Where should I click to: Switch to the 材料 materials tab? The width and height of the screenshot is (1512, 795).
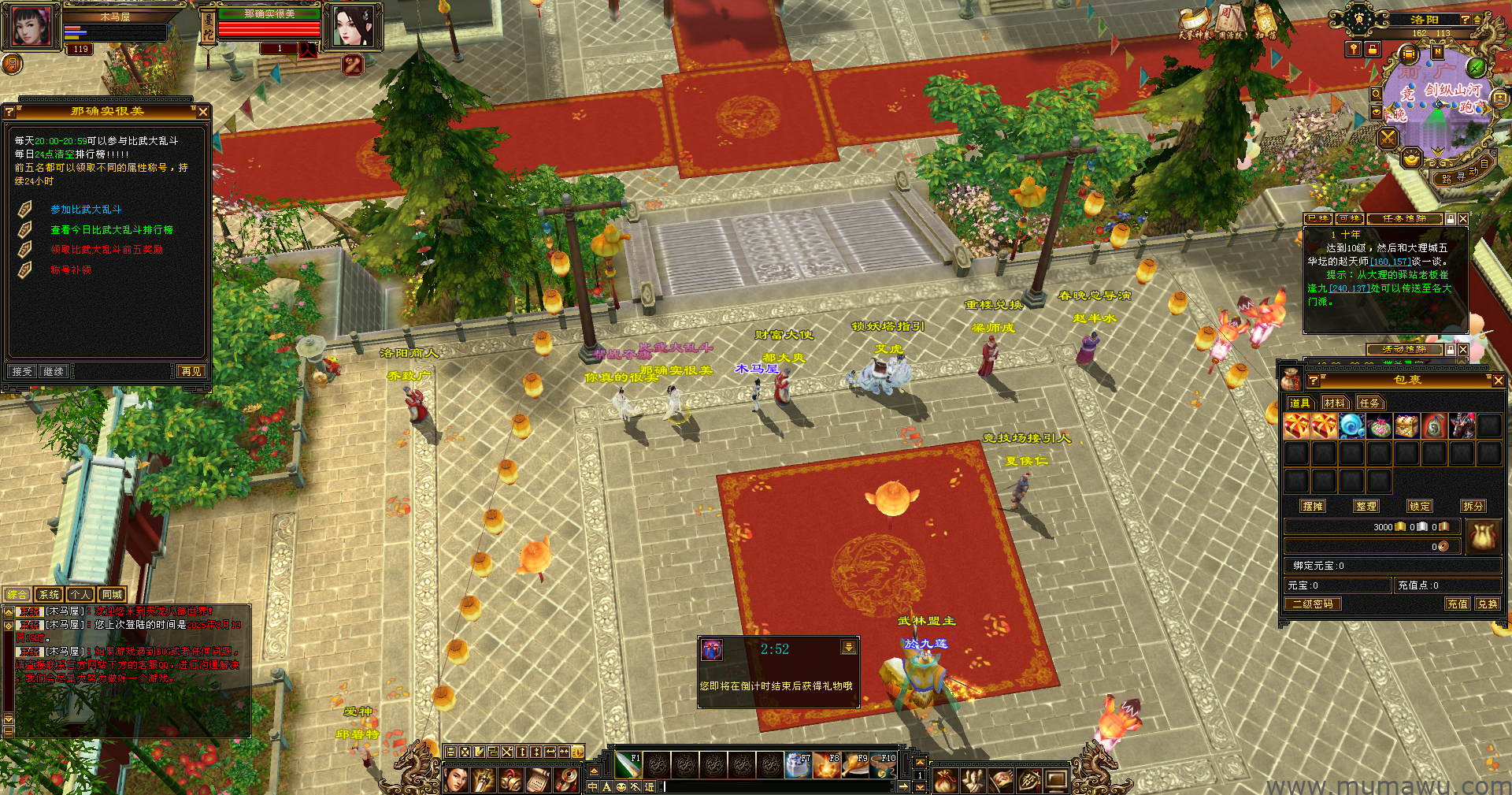pos(1335,403)
